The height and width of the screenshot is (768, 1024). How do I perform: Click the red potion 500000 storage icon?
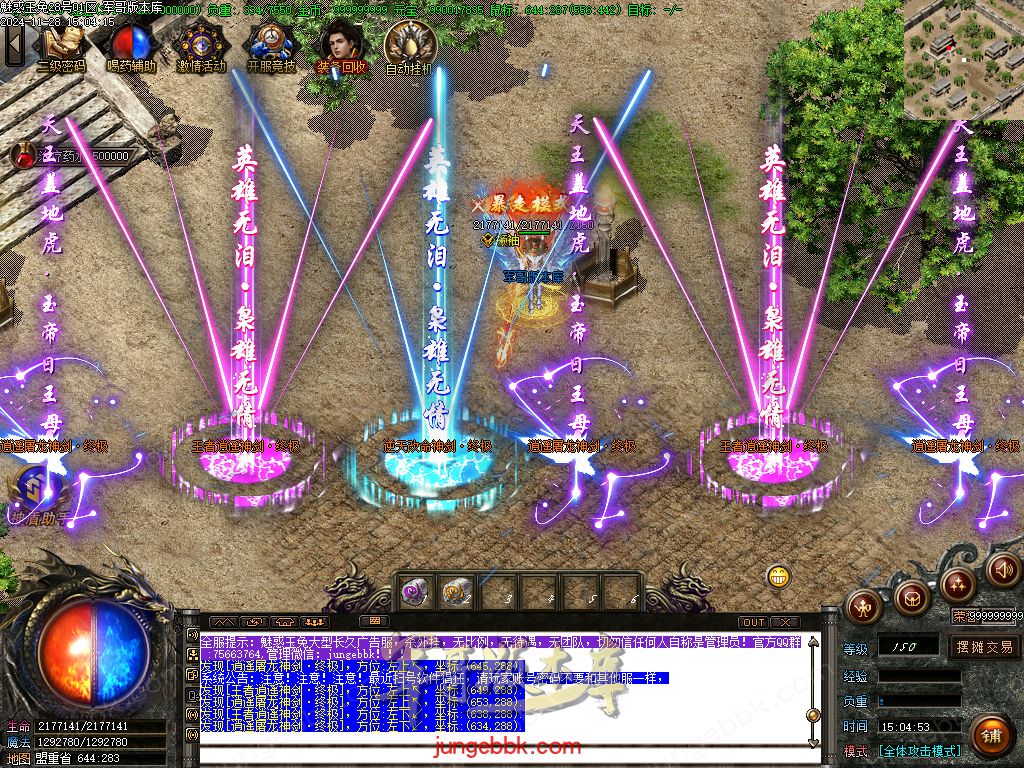24,156
